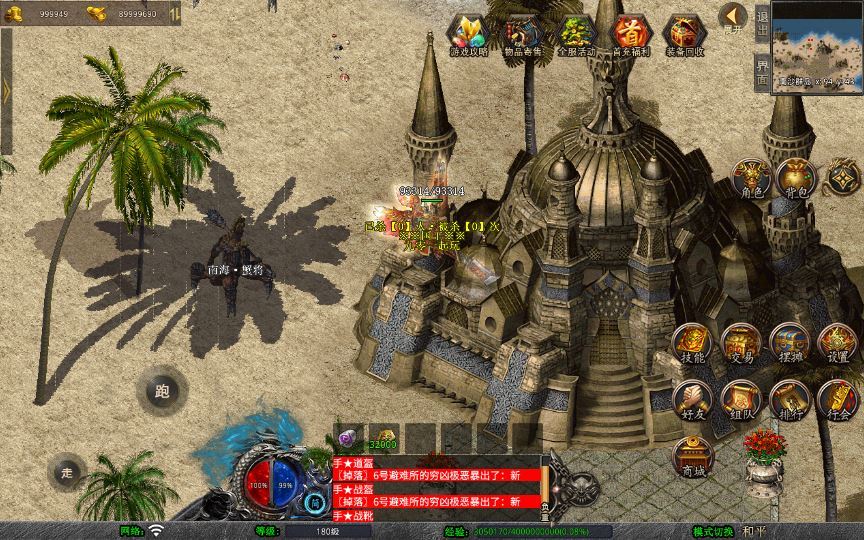Image resolution: width=864 pixels, height=540 pixels.
Task: Open the 装备回收 equipment recycle chest
Action: [684, 34]
